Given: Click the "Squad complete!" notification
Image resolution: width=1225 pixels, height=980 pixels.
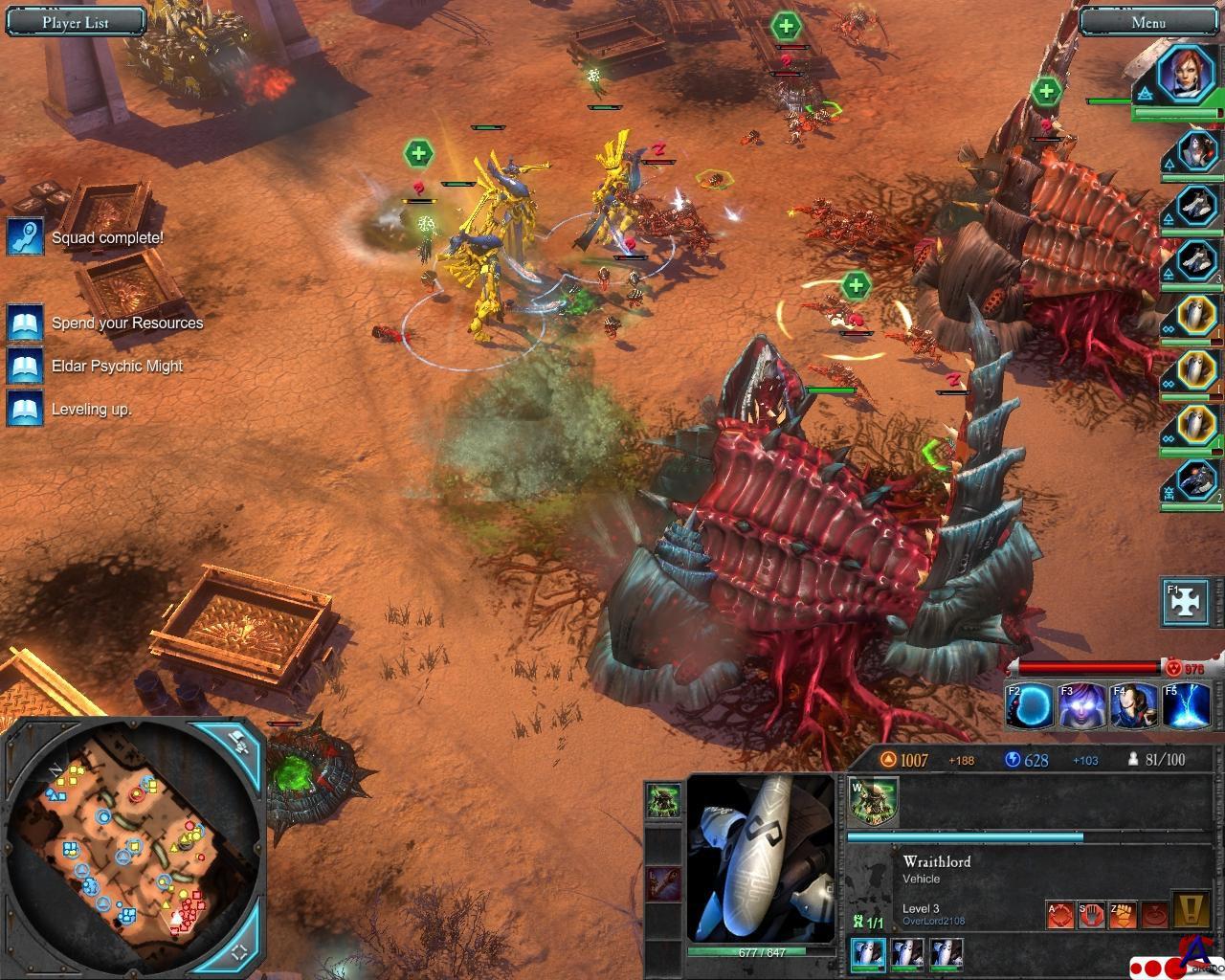Looking at the screenshot, I should pyautogui.click(x=107, y=237).
